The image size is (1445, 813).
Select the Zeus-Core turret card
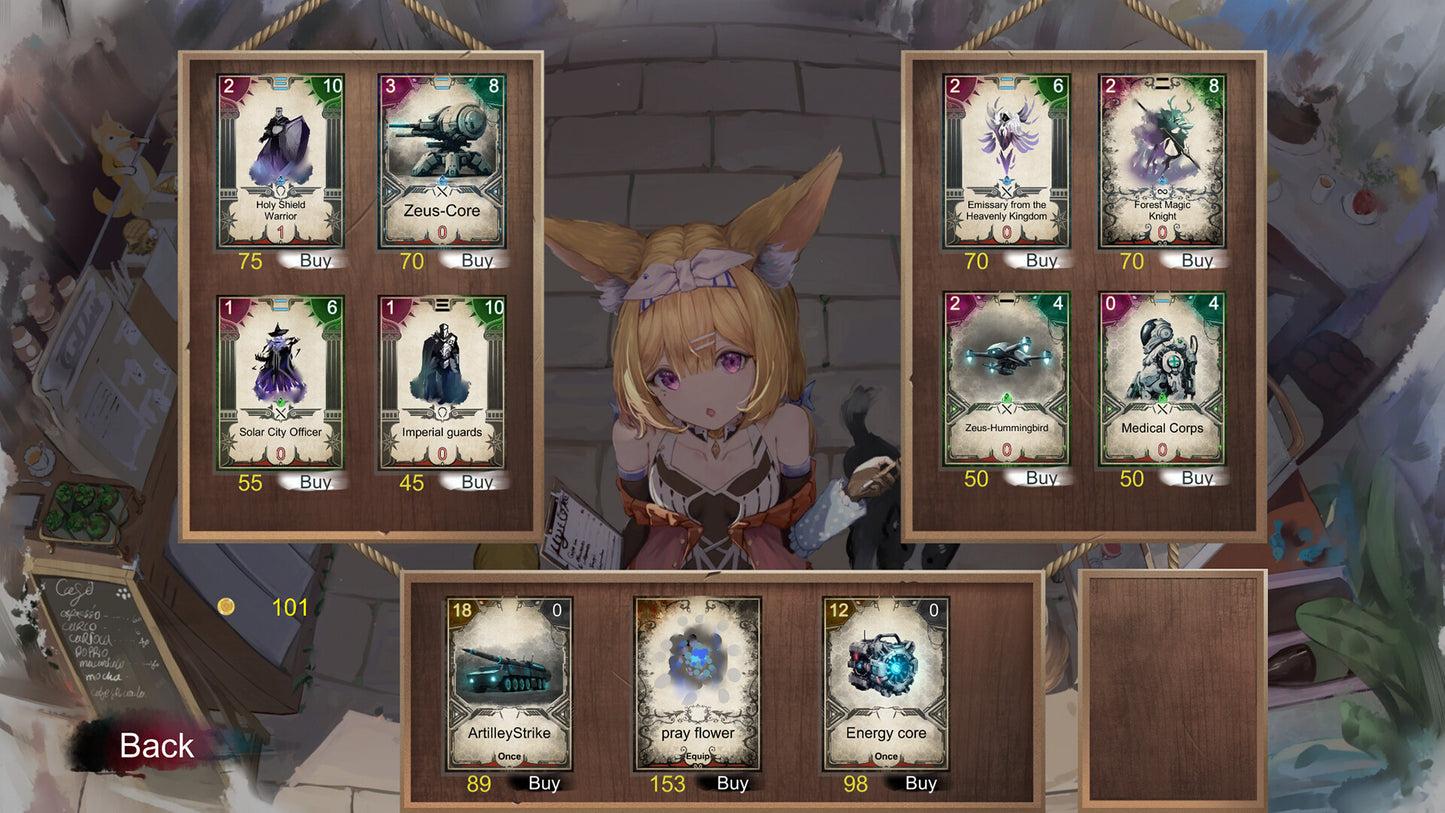click(441, 161)
